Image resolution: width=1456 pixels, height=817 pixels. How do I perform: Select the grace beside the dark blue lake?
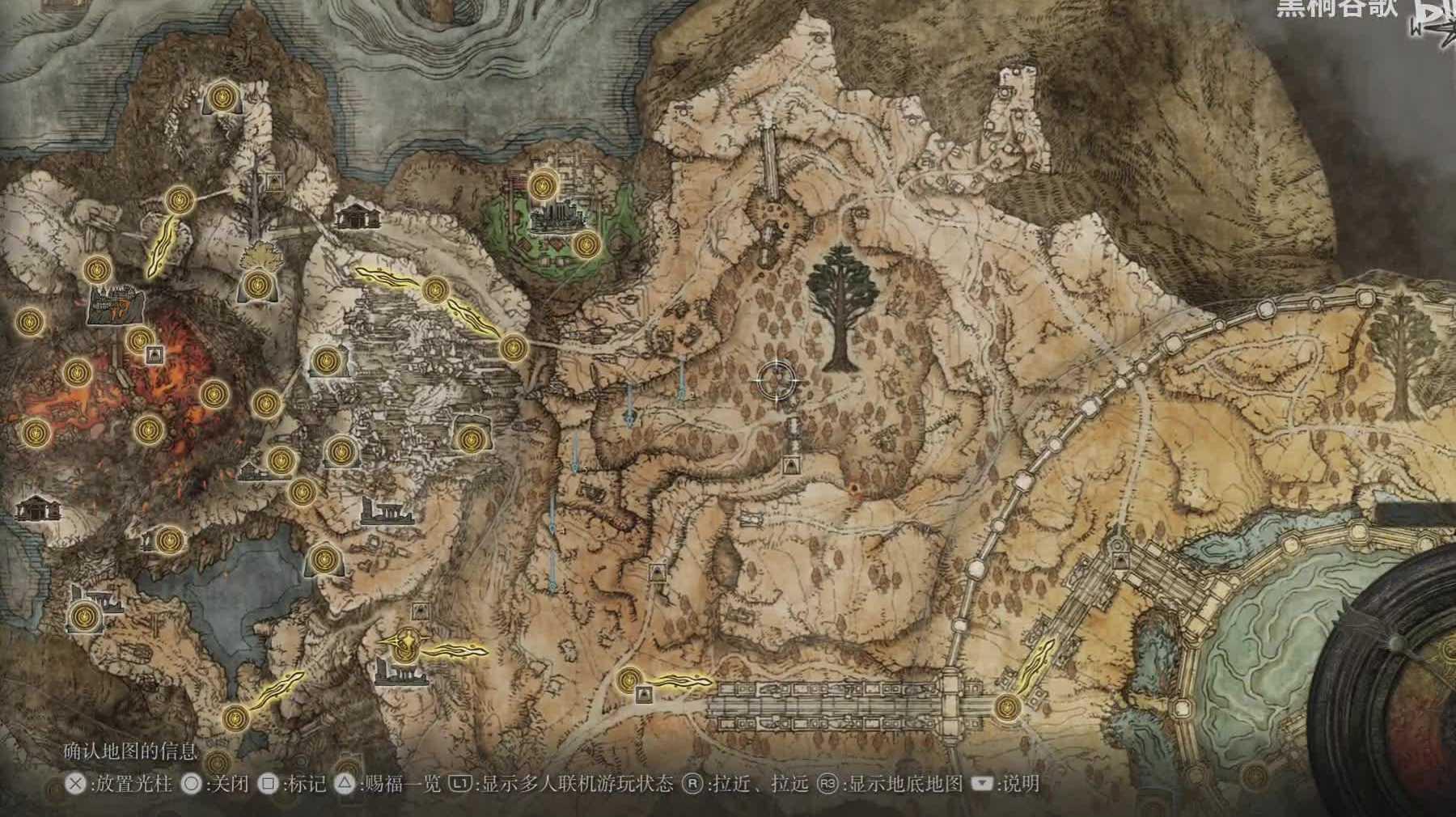tap(324, 558)
